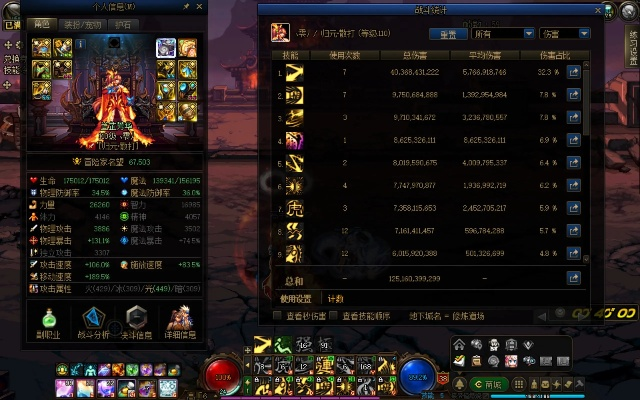Click the home icon in bottom menu
This screenshot has height=400, width=640.
(x=459, y=343)
